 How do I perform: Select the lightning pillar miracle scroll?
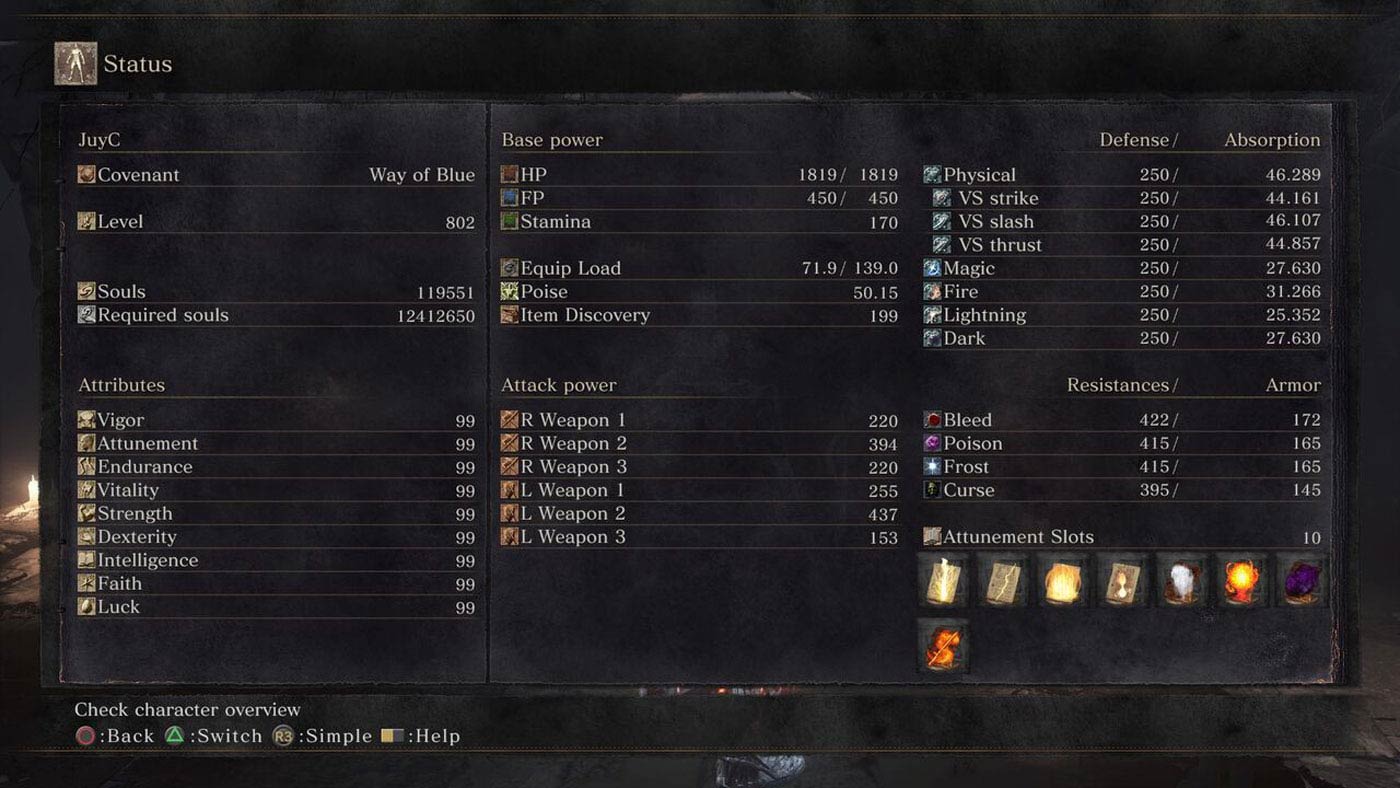click(943, 581)
